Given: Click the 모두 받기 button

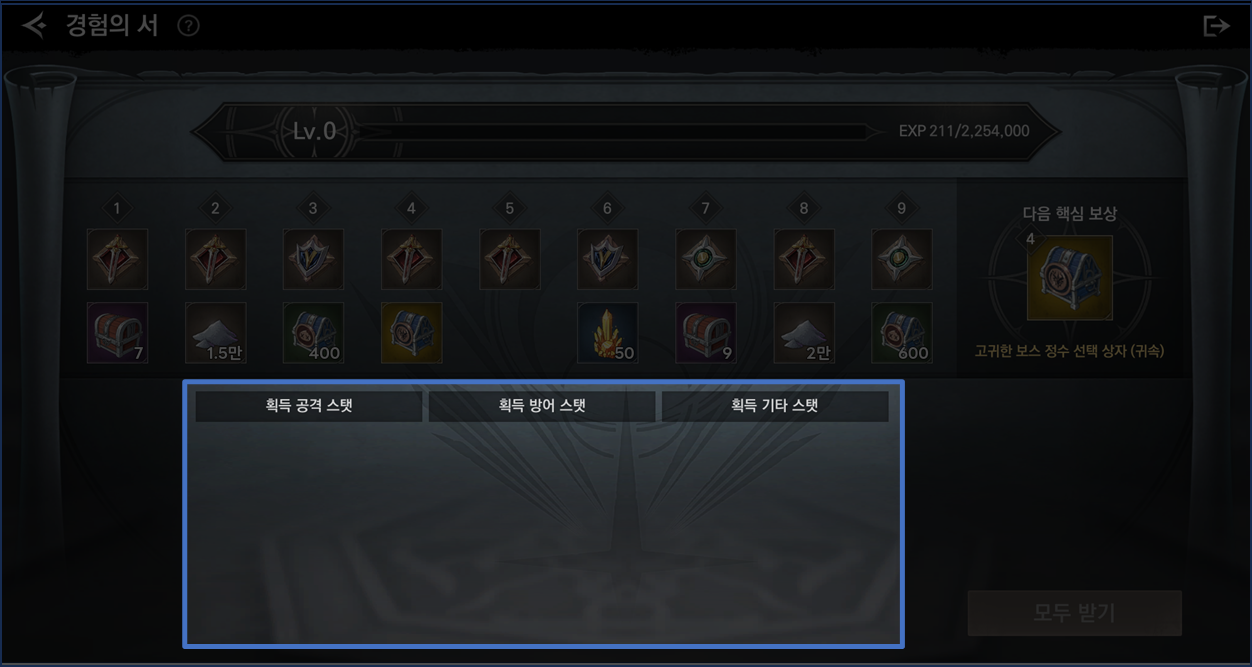Looking at the screenshot, I should [x=1074, y=612].
